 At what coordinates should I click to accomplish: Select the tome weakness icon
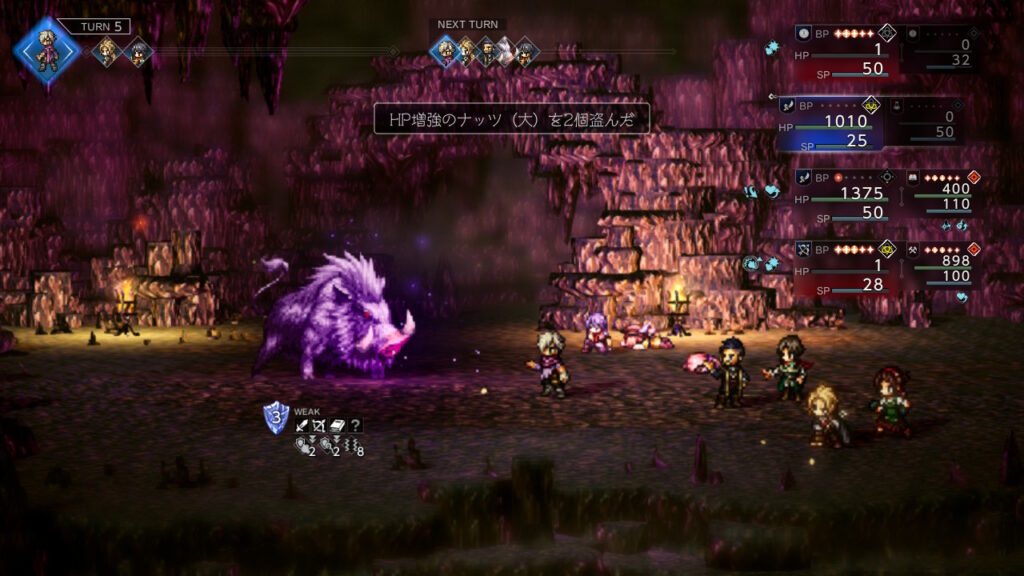338,425
